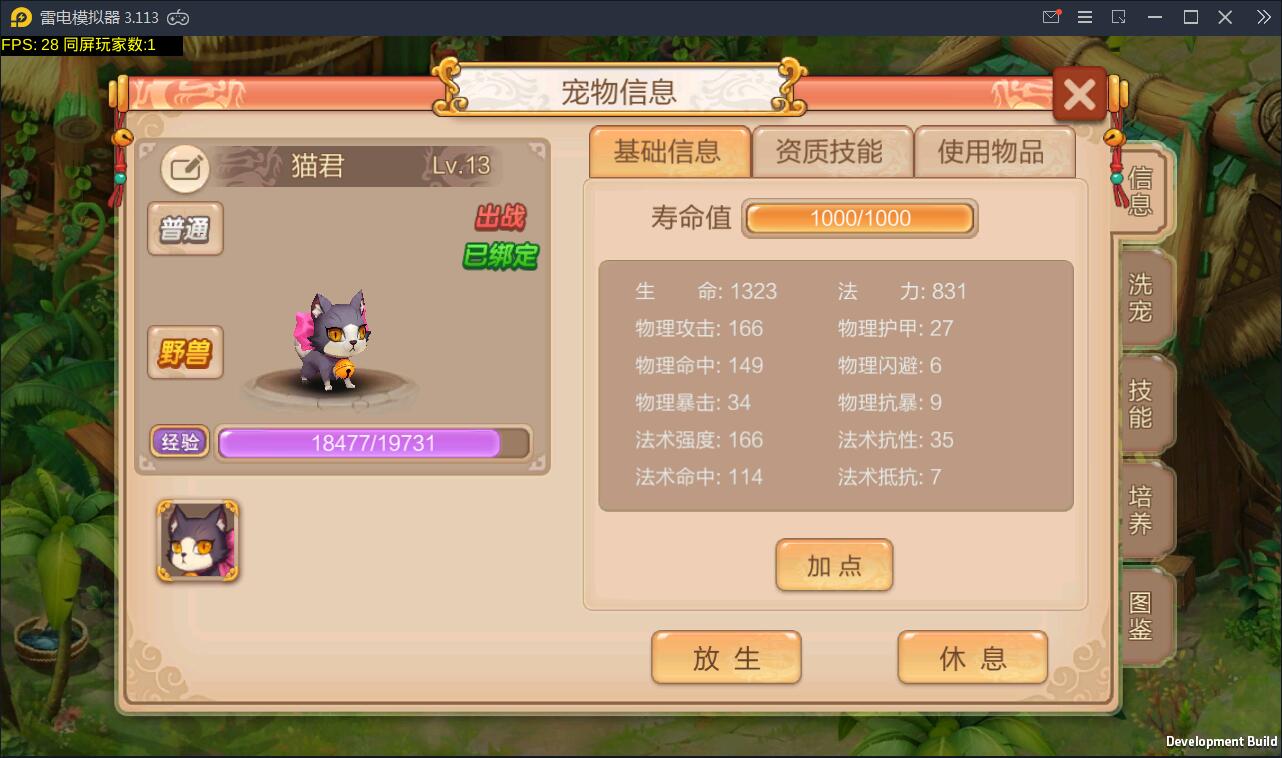Switch to the 资质技能 tab
The height and width of the screenshot is (758, 1282).
[x=832, y=152]
